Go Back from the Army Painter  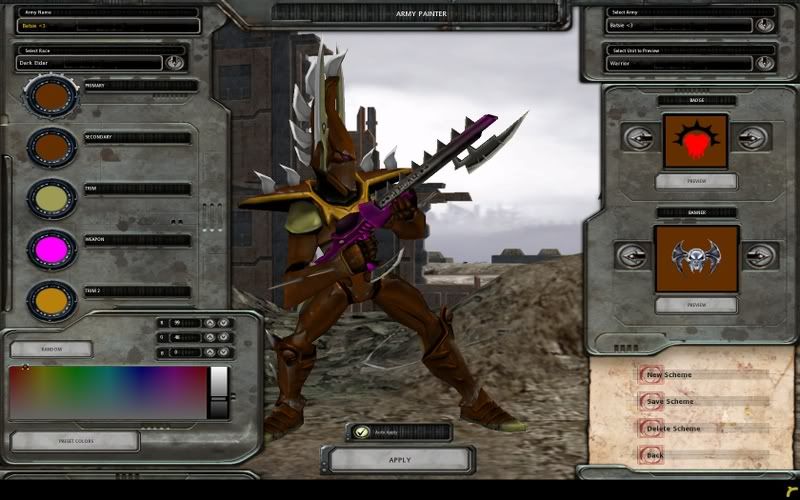[x=655, y=455]
